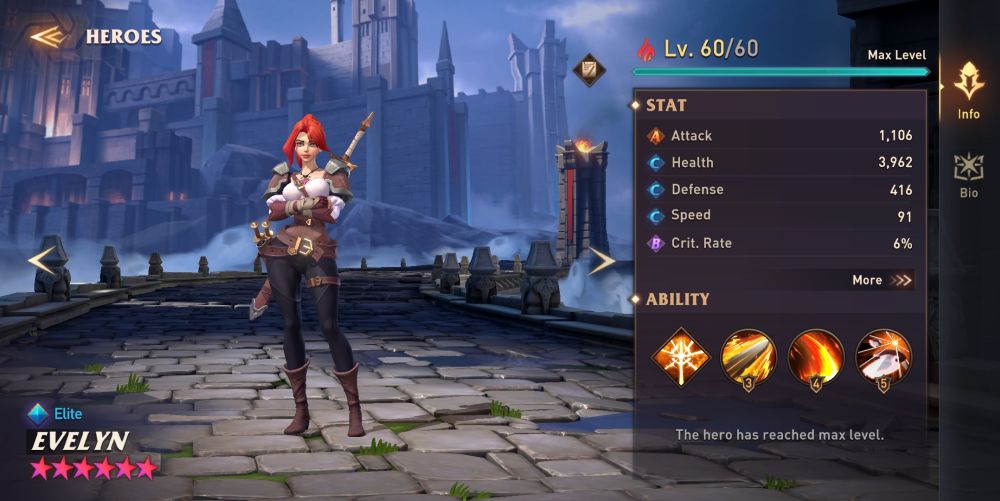
Task: Select the Attack stat row
Action: pos(781,136)
